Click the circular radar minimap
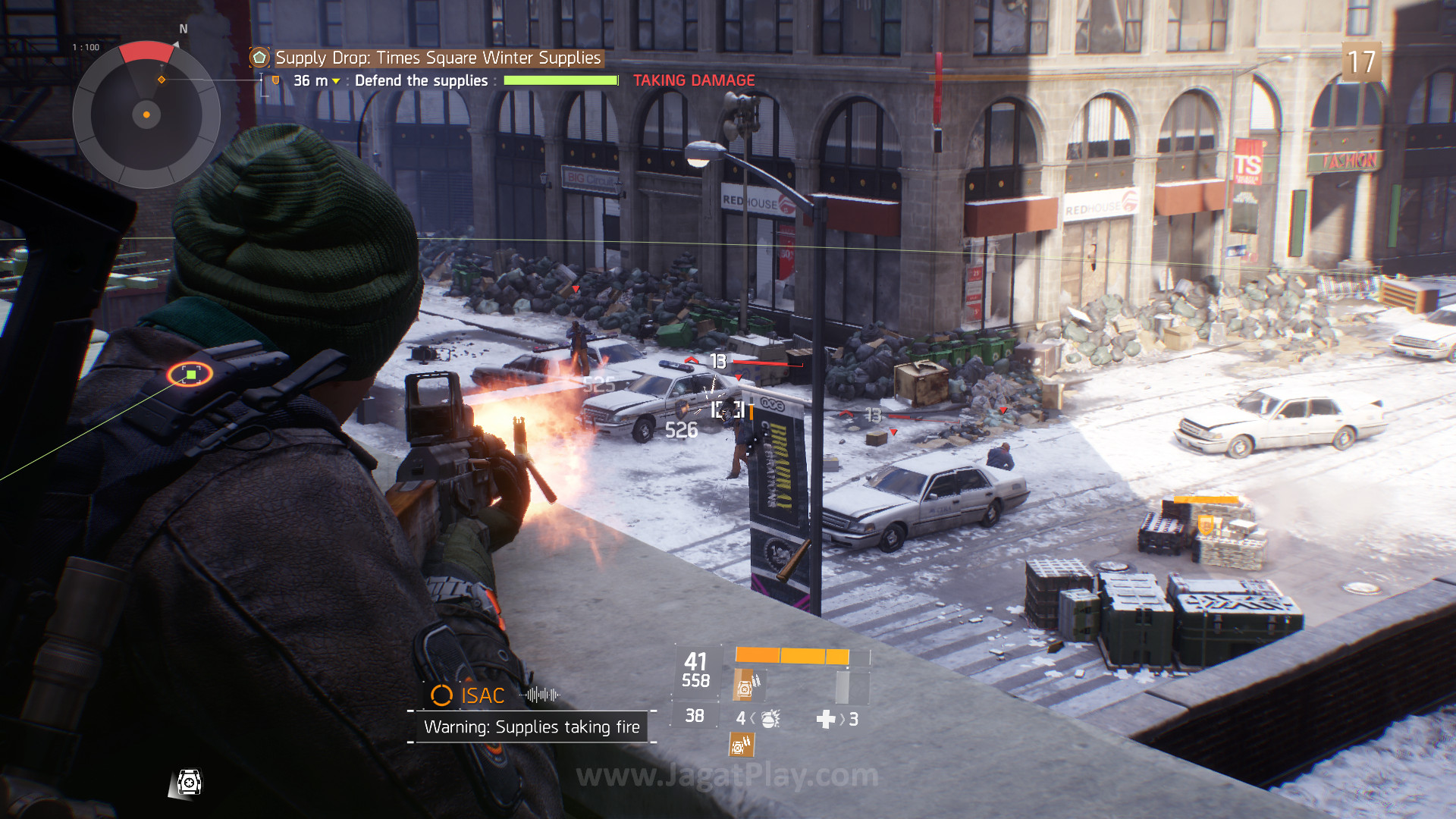The width and height of the screenshot is (1456, 819). (x=146, y=115)
